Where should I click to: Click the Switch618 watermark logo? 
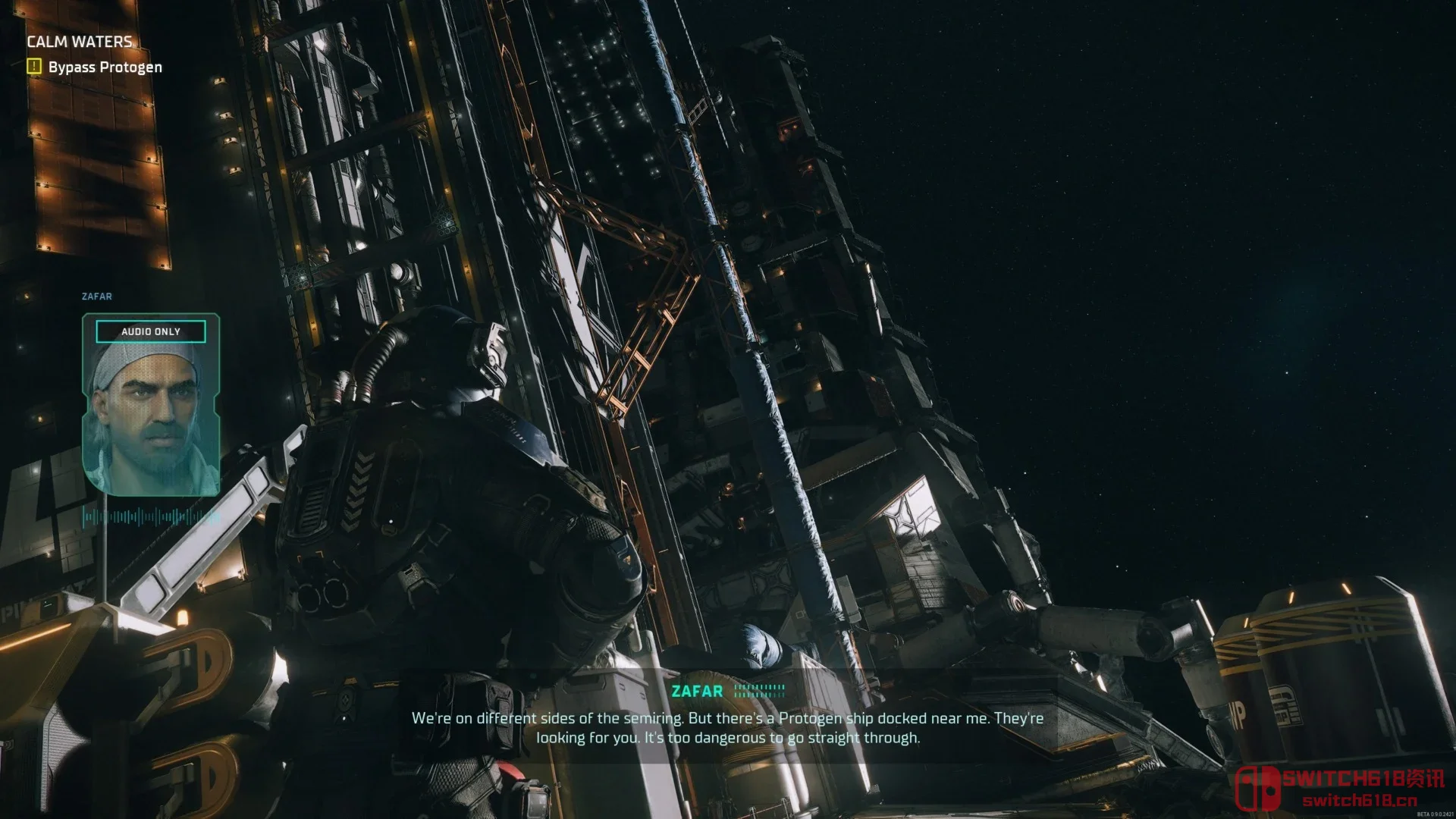tap(1340, 787)
